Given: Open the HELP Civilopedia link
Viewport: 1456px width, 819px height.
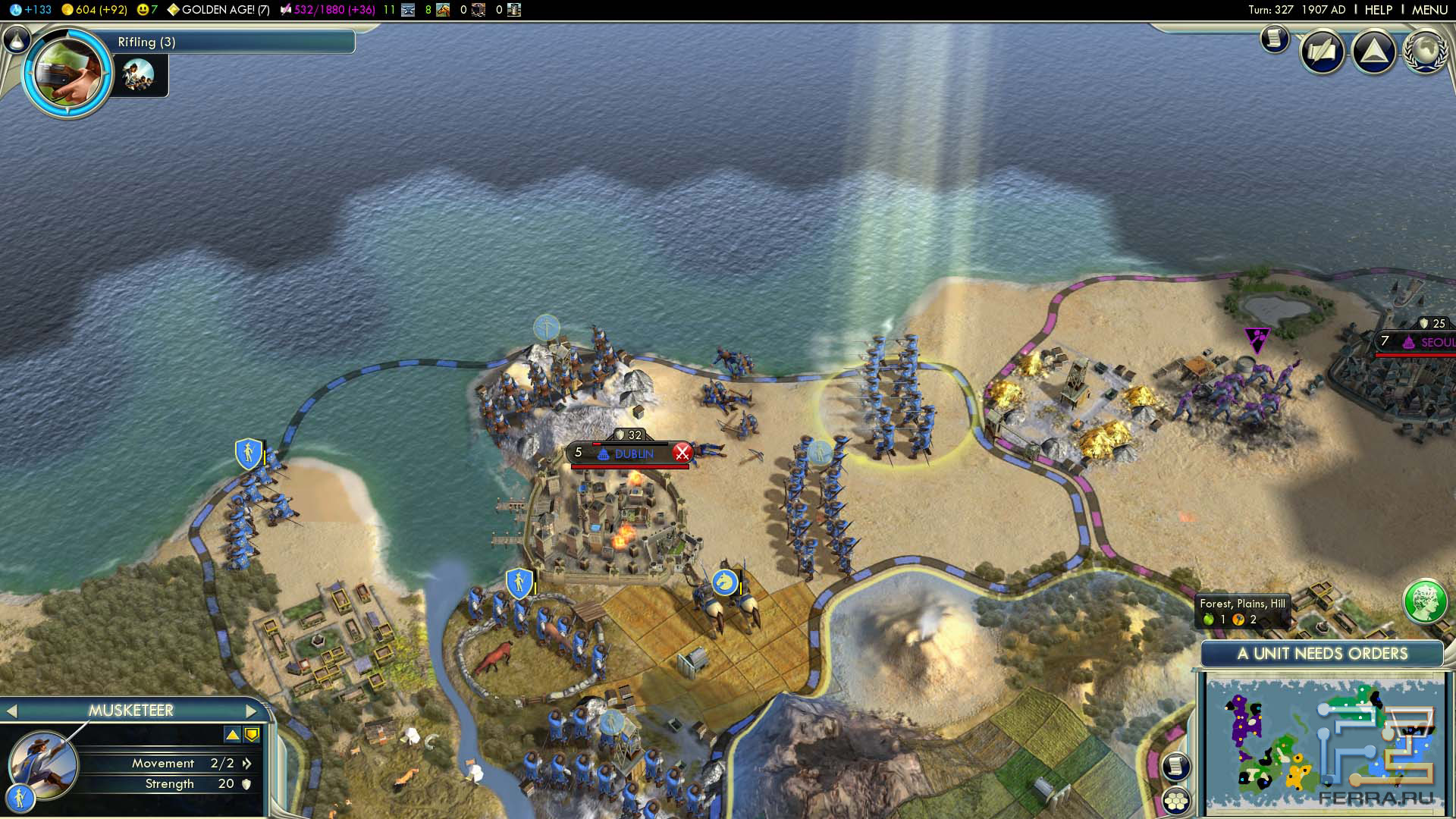Looking at the screenshot, I should (x=1378, y=10).
